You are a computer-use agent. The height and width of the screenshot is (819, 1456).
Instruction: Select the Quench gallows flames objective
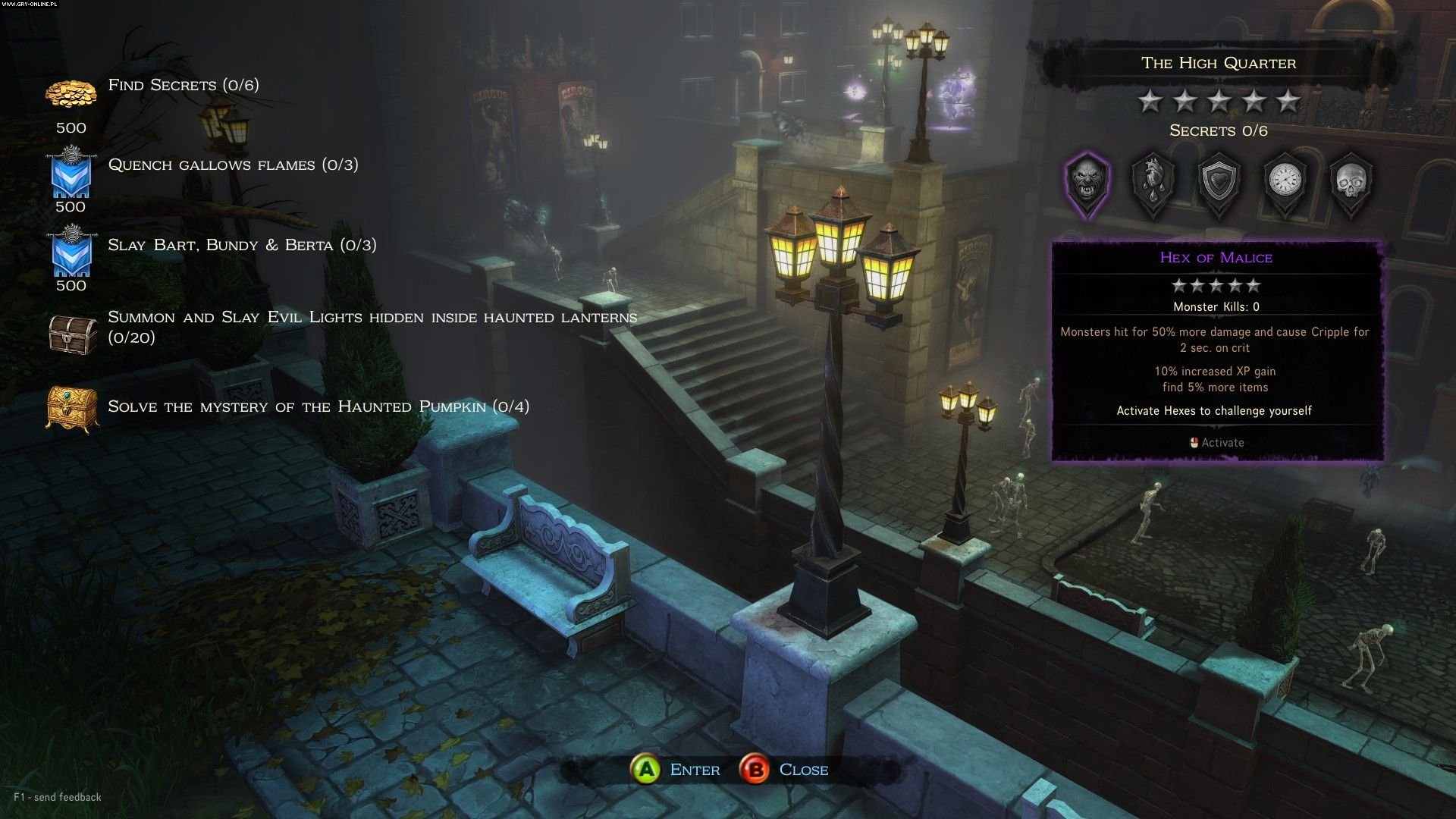233,165
